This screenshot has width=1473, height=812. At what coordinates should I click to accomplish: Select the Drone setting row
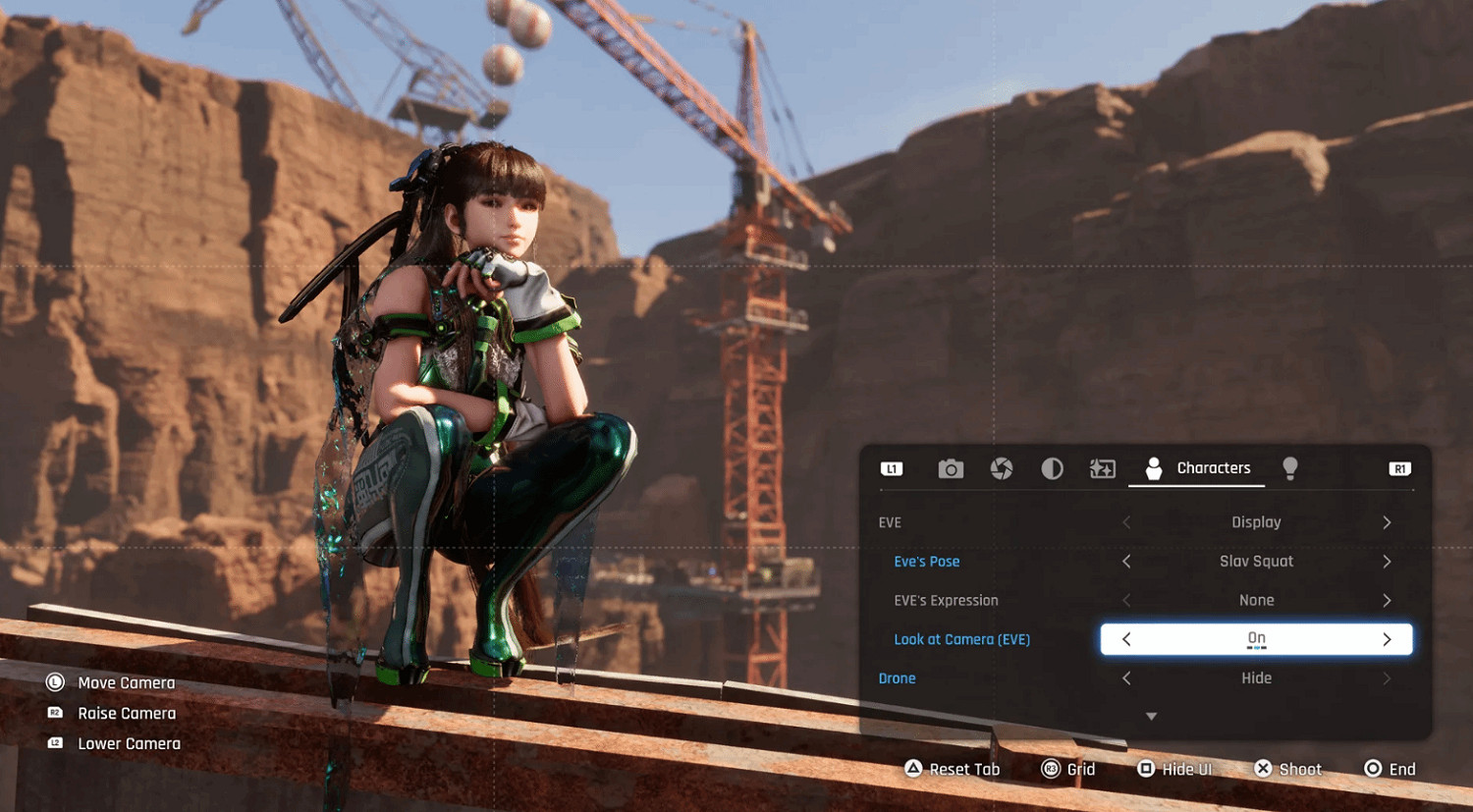(897, 678)
